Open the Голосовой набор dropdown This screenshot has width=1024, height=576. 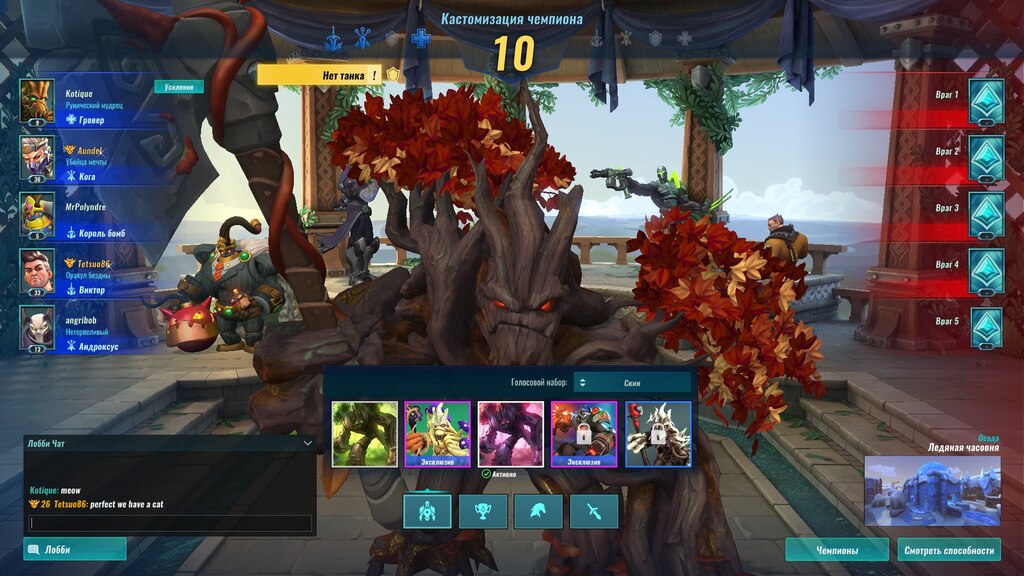click(x=632, y=382)
